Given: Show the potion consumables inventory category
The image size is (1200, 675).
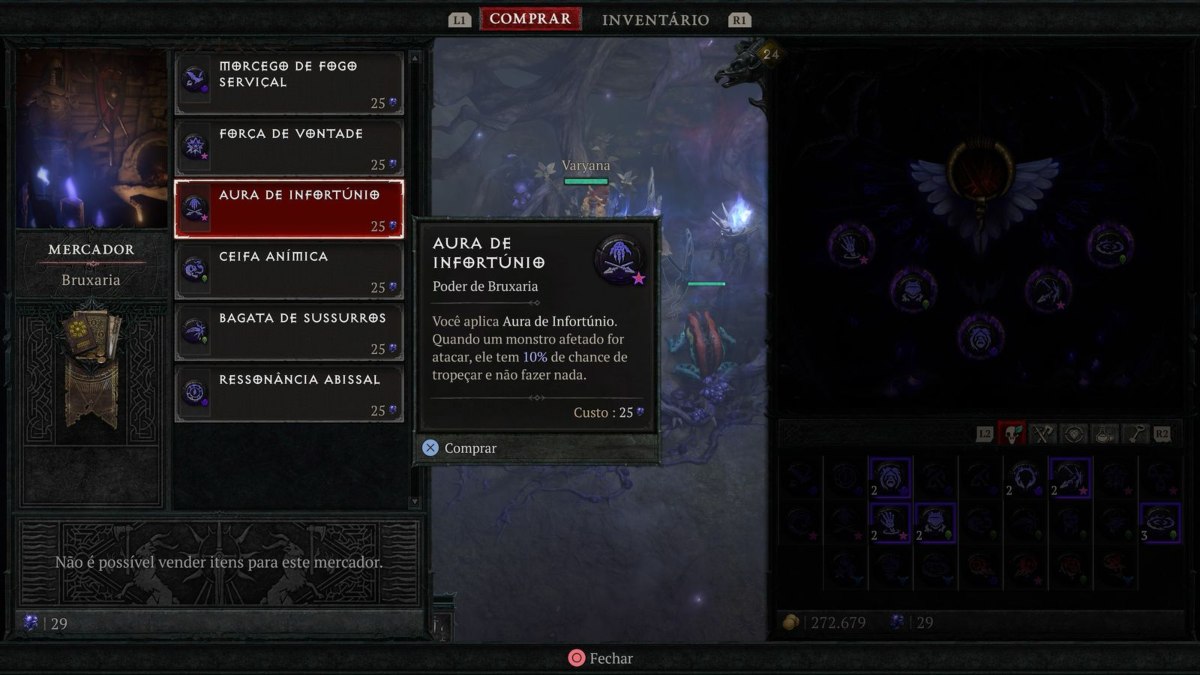Looking at the screenshot, I should (1106, 434).
